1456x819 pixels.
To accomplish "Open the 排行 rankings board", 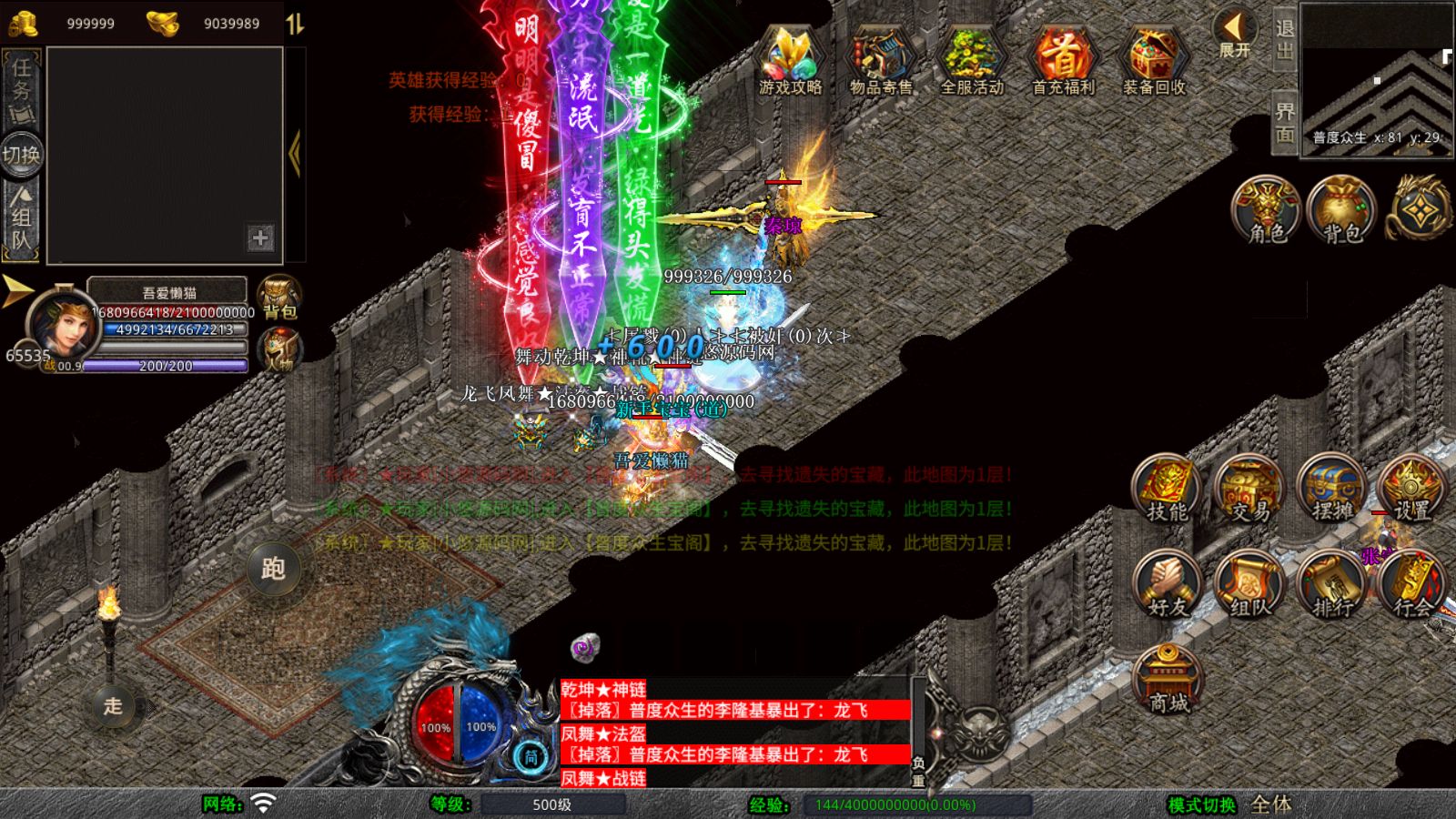I will tap(1331, 585).
